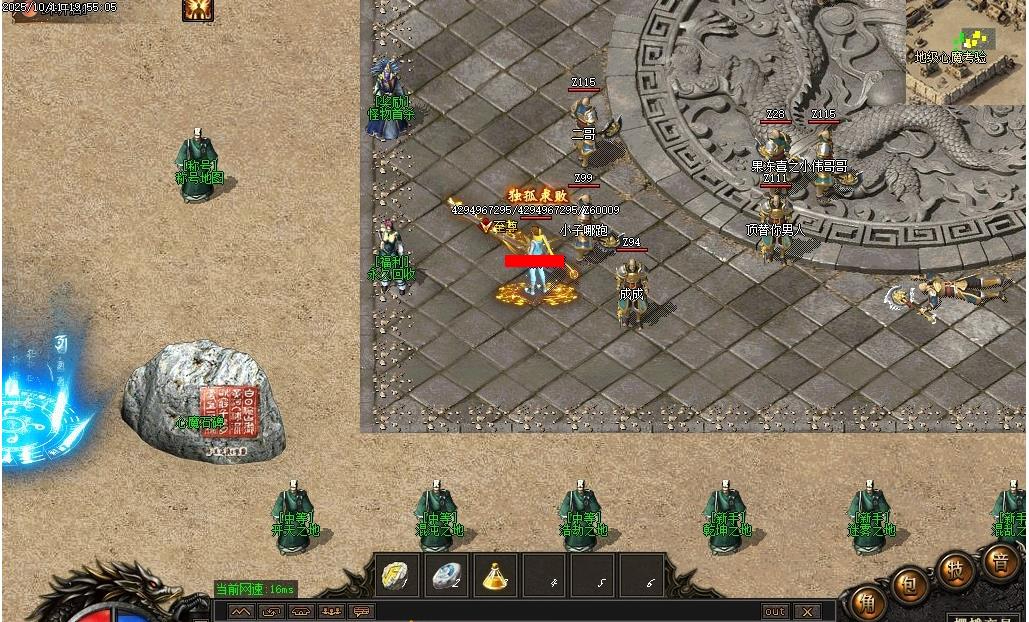Open the minimap showing 地级心魔考验
The width and height of the screenshot is (1029, 622).
(967, 50)
